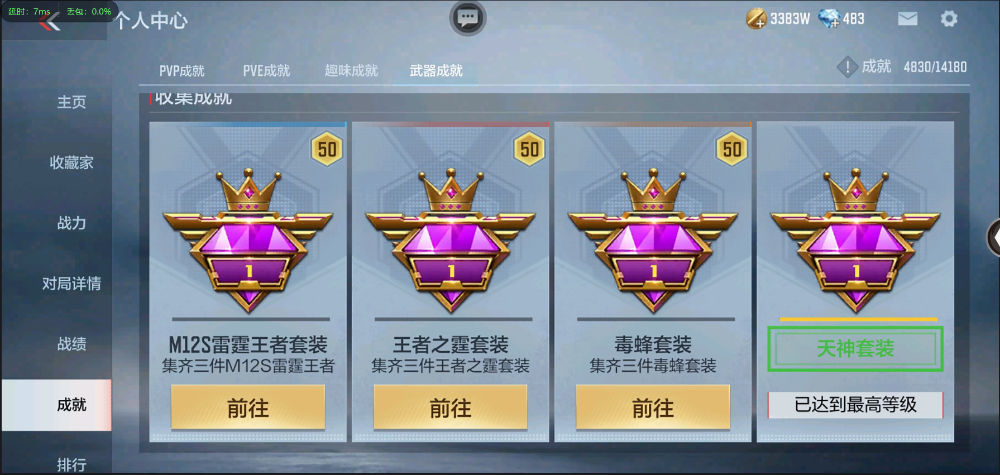Click 前往 under 毒蜂套装
This screenshot has width=1000, height=475.
(652, 408)
